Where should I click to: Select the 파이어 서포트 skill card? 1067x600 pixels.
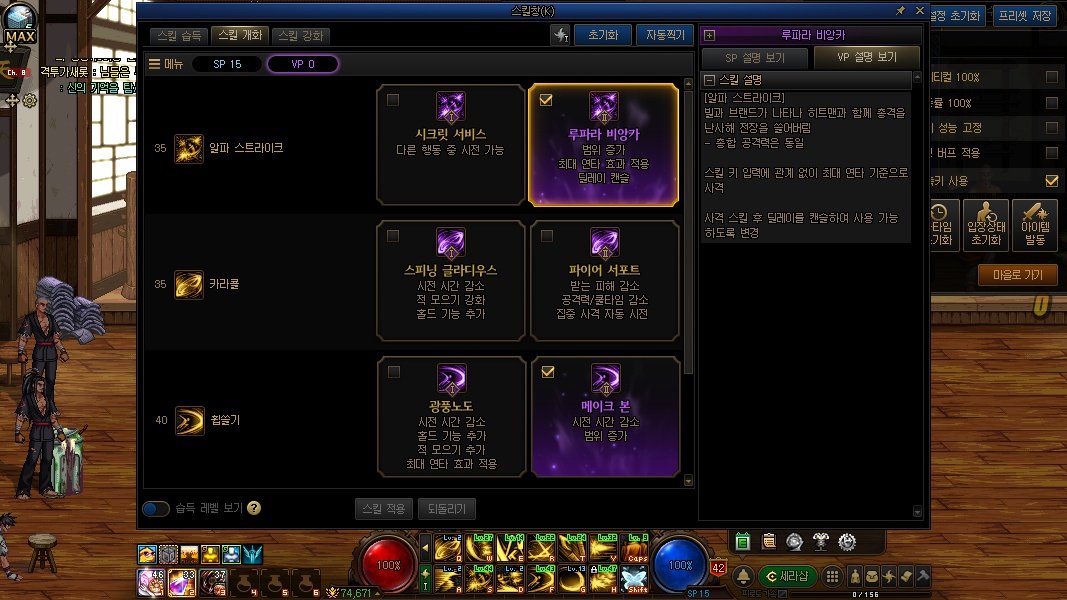603,281
